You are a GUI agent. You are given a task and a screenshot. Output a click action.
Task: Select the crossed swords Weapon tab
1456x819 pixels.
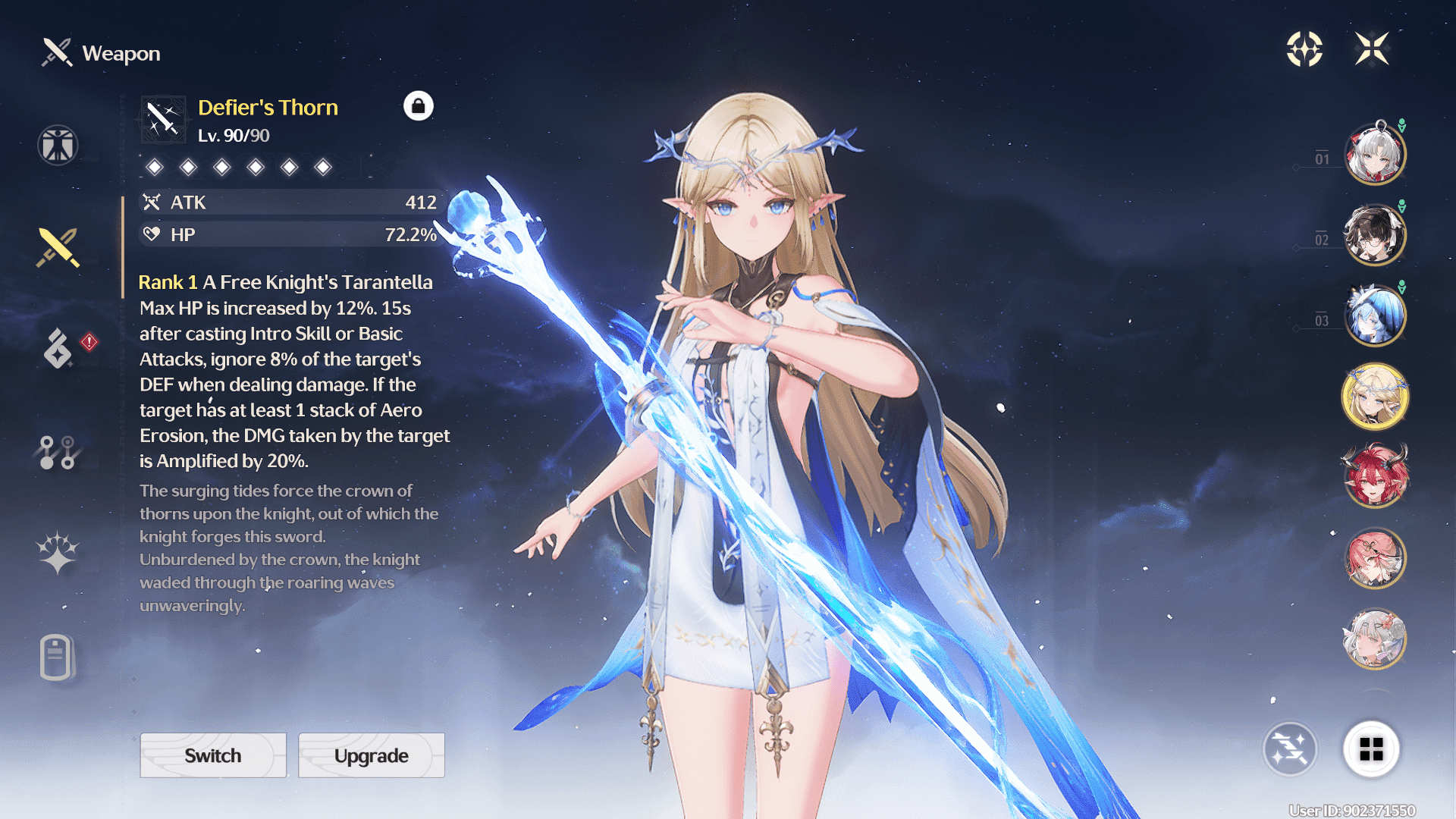tap(58, 248)
